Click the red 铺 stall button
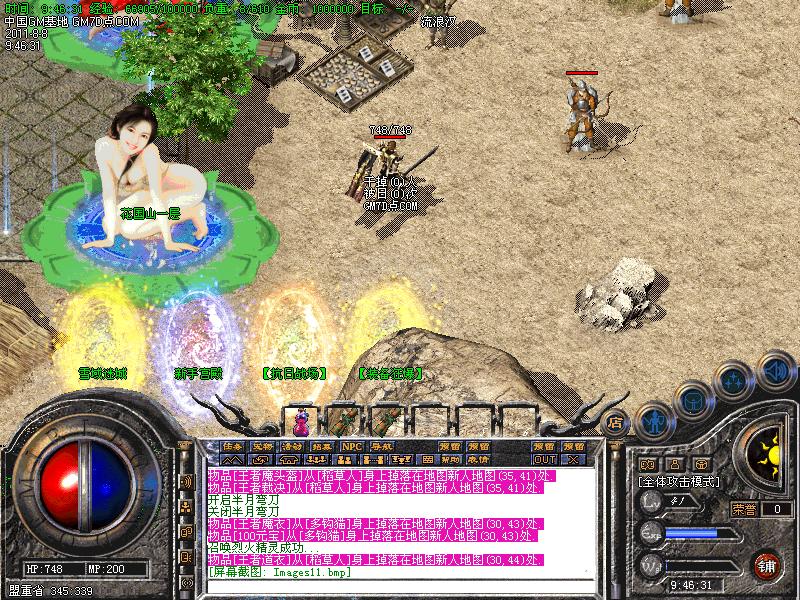The image size is (800, 600). click(x=767, y=564)
